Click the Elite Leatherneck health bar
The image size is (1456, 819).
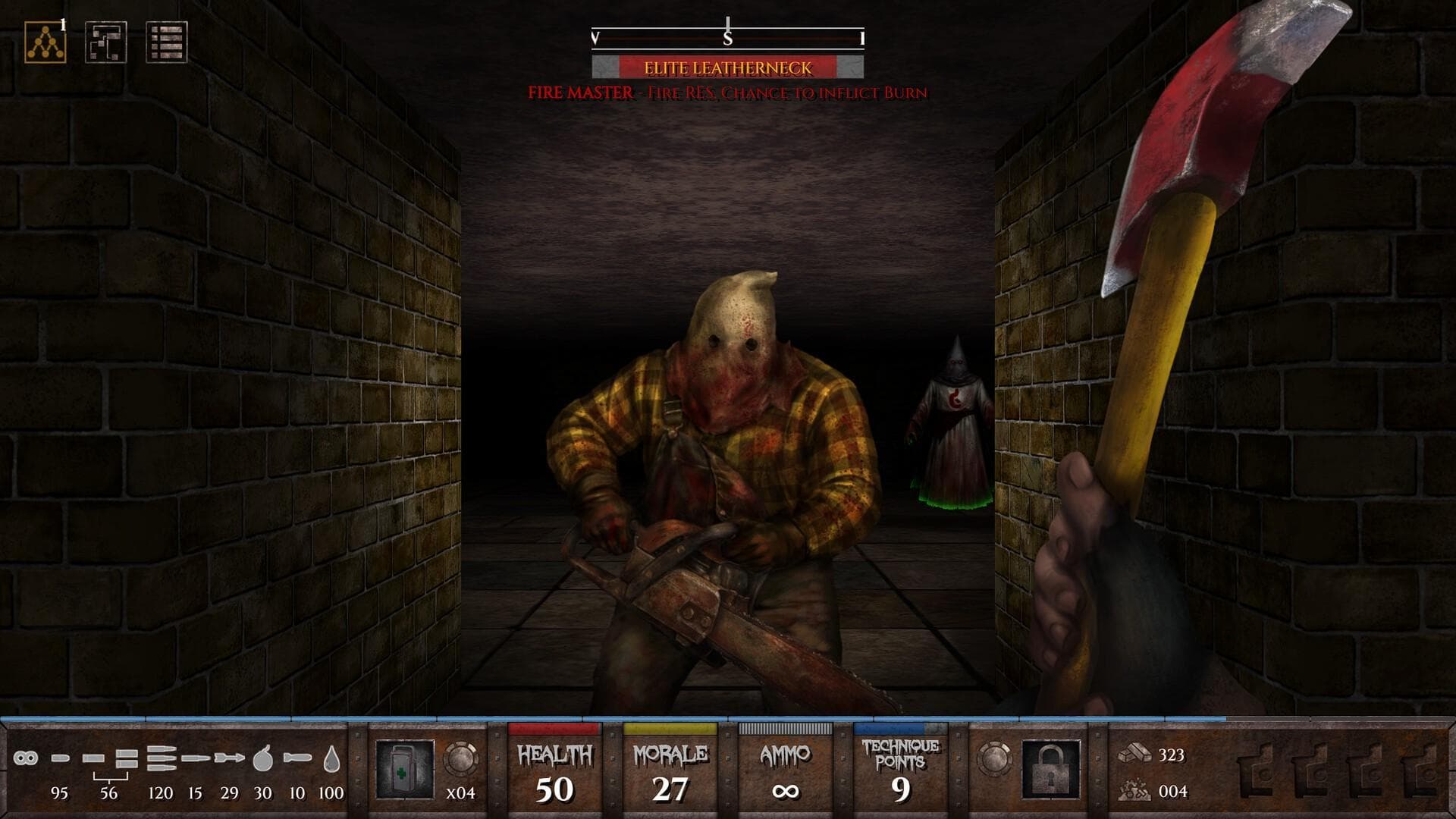[726, 67]
